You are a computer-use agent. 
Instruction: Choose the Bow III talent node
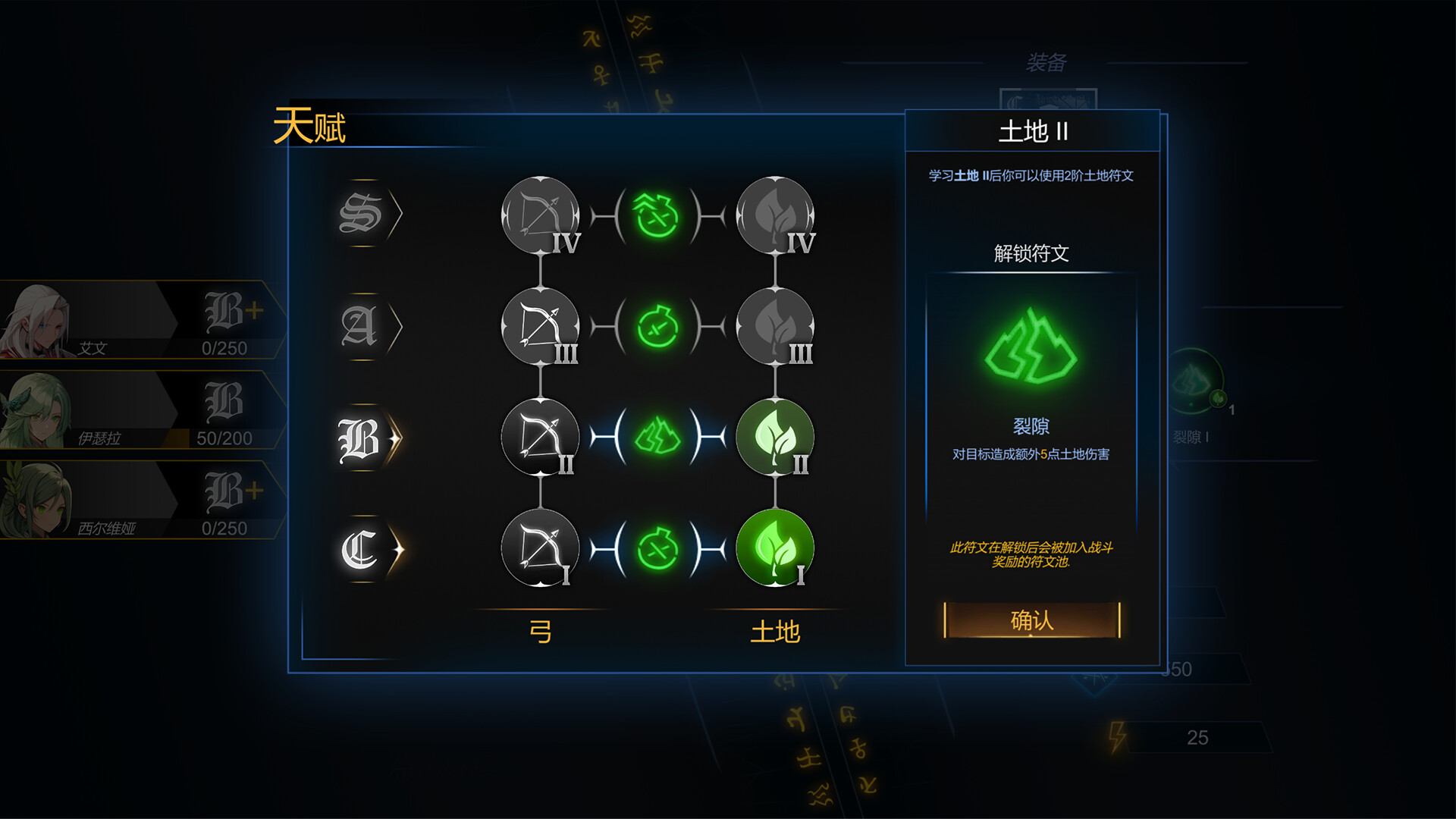(540, 327)
